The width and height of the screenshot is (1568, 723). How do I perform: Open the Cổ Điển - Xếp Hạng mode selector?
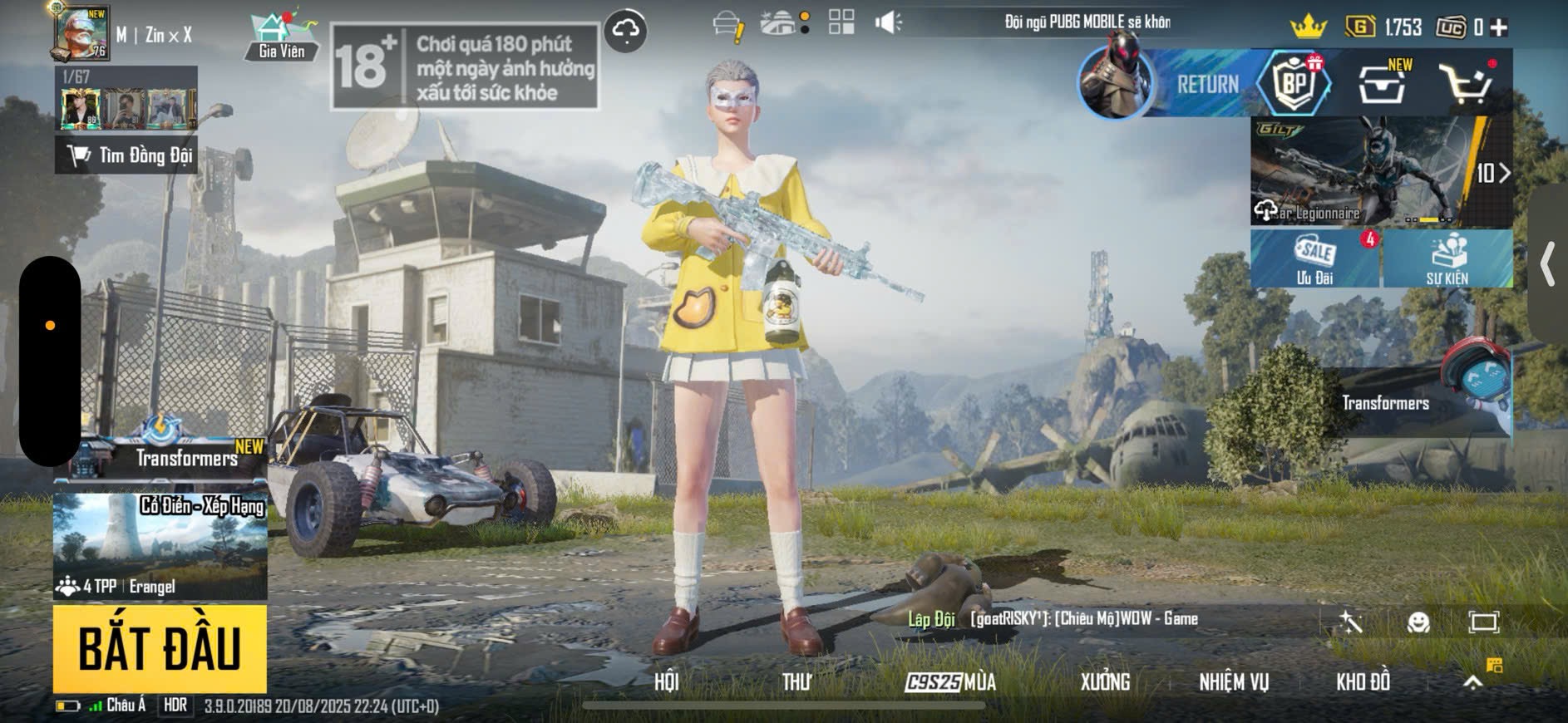(160, 545)
